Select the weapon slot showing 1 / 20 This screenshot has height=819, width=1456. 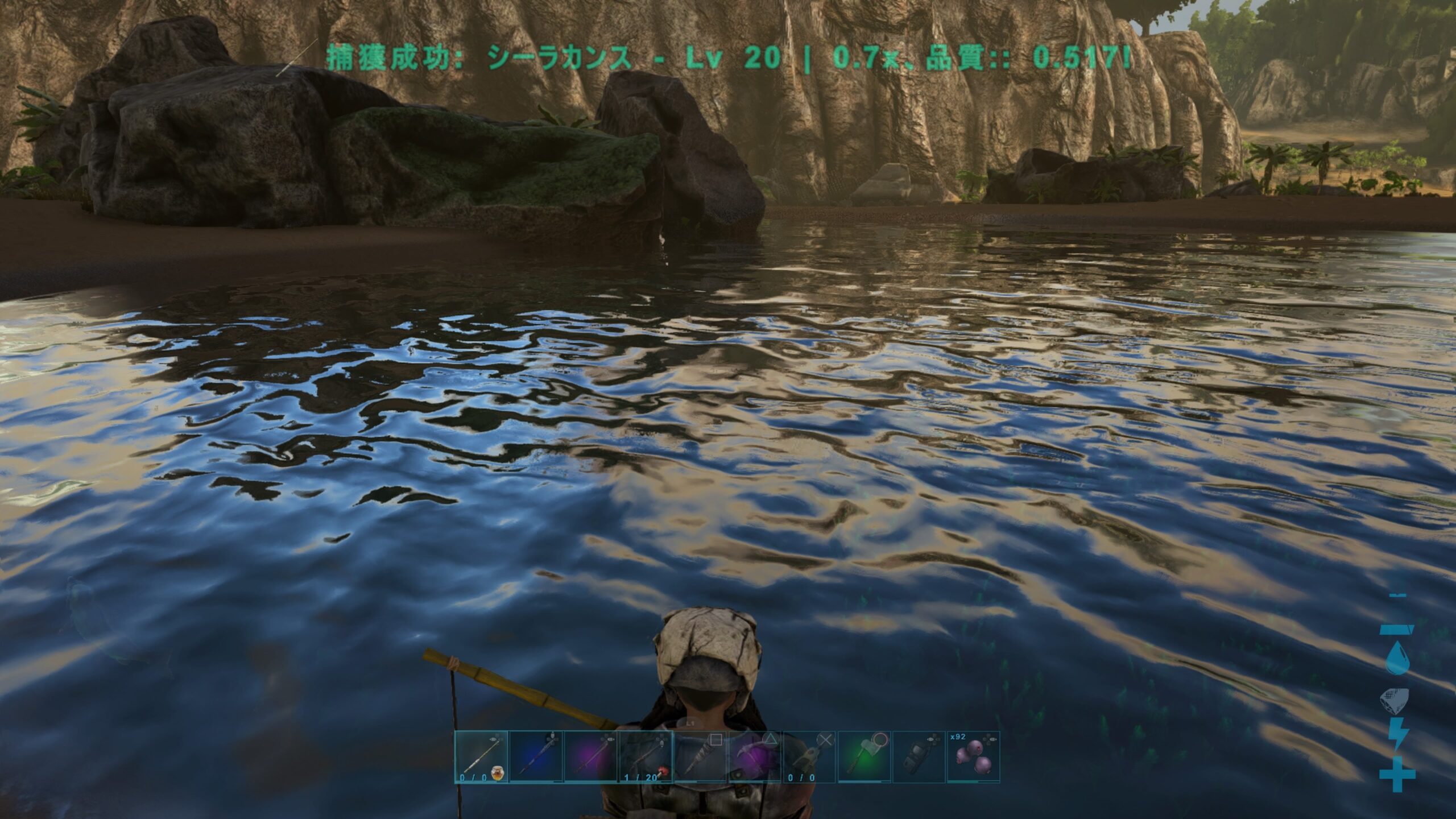[645, 756]
